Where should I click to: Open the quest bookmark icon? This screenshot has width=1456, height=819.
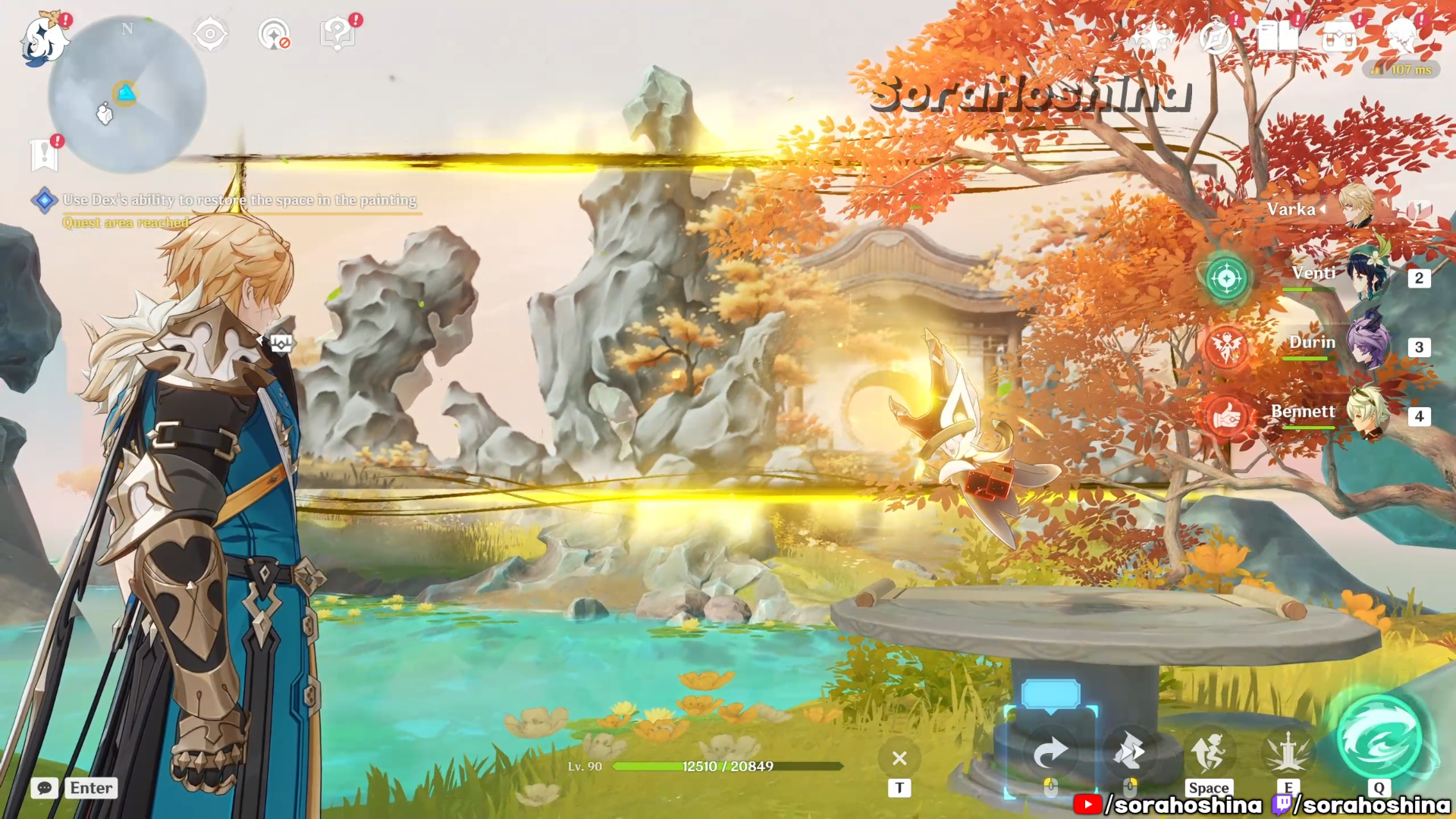pyautogui.click(x=44, y=154)
